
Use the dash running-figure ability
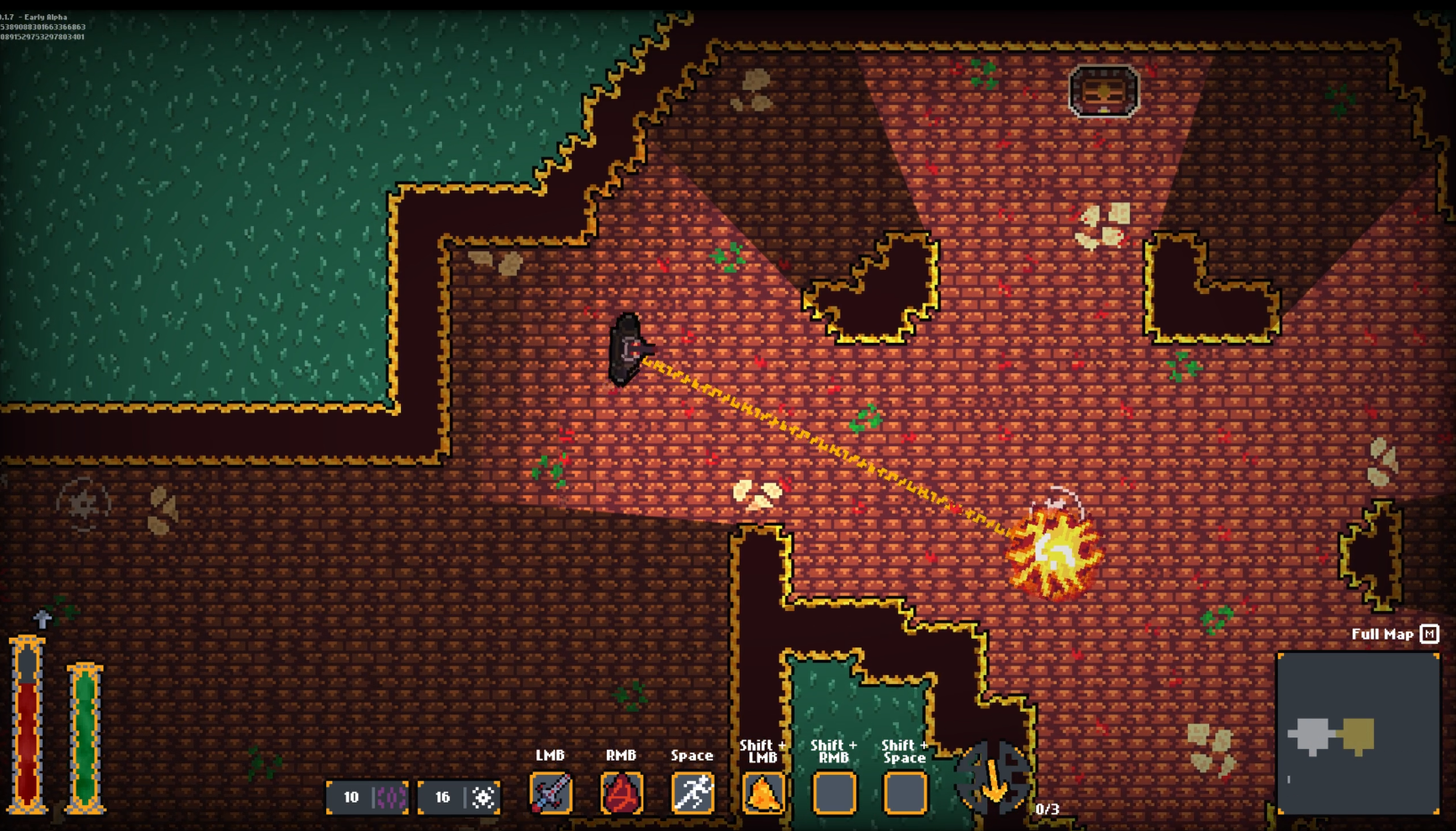pos(692,793)
